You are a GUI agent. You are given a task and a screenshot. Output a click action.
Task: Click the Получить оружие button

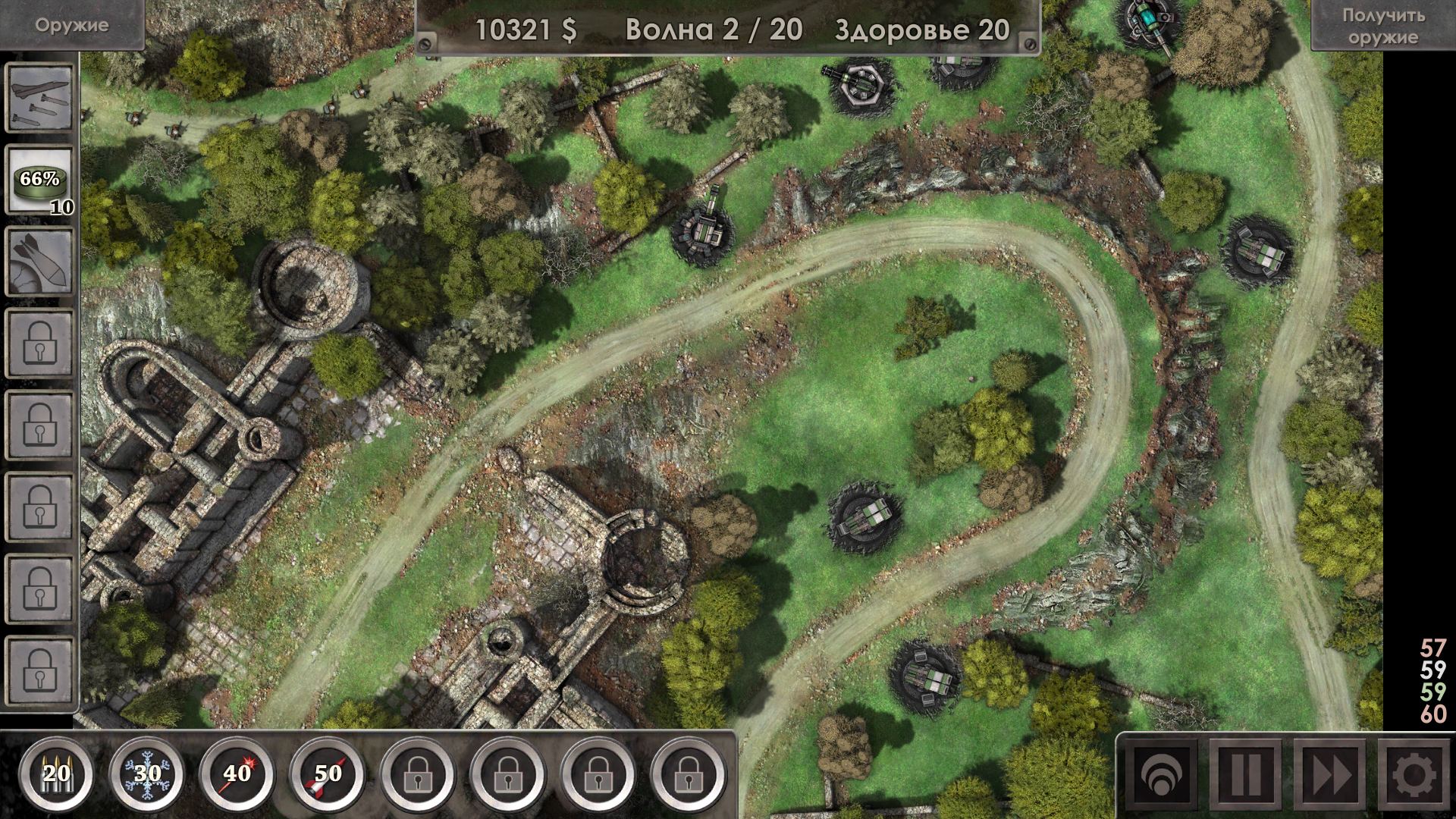click(x=1382, y=26)
